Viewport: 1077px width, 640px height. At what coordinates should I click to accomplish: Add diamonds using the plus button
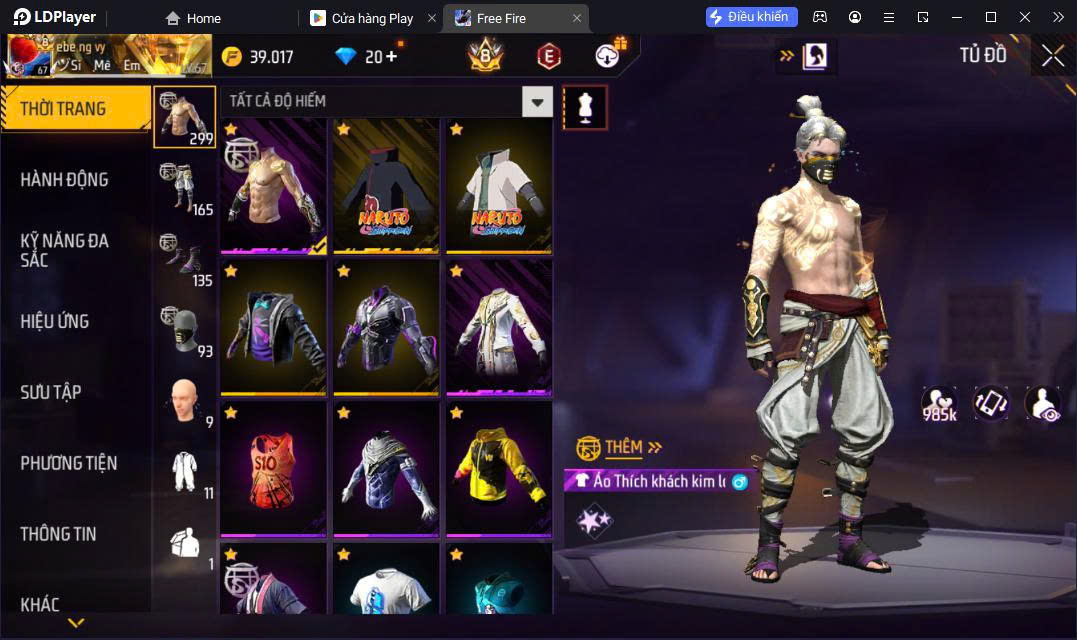pos(391,57)
